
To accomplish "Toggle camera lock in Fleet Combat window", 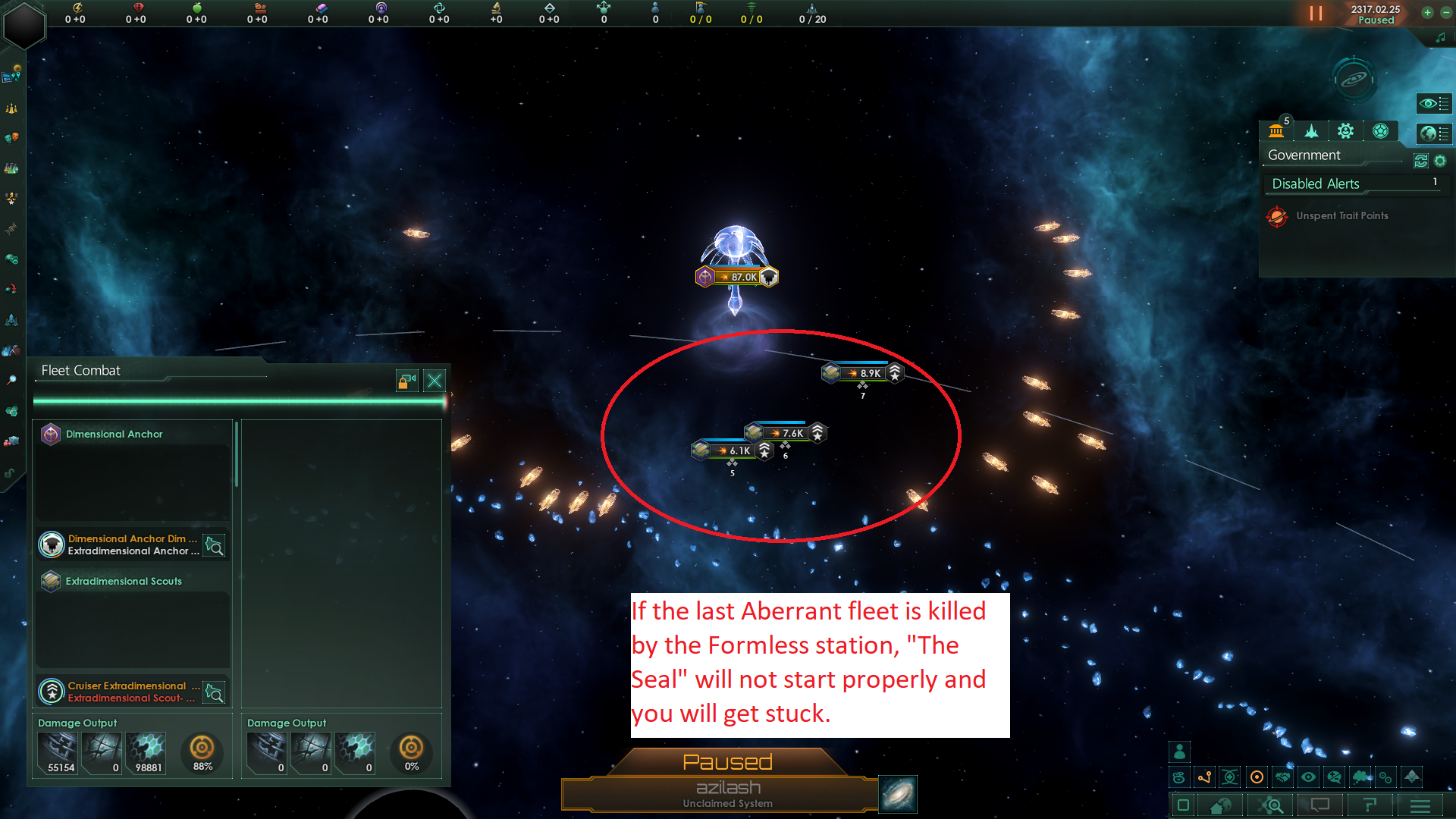I will point(406,381).
